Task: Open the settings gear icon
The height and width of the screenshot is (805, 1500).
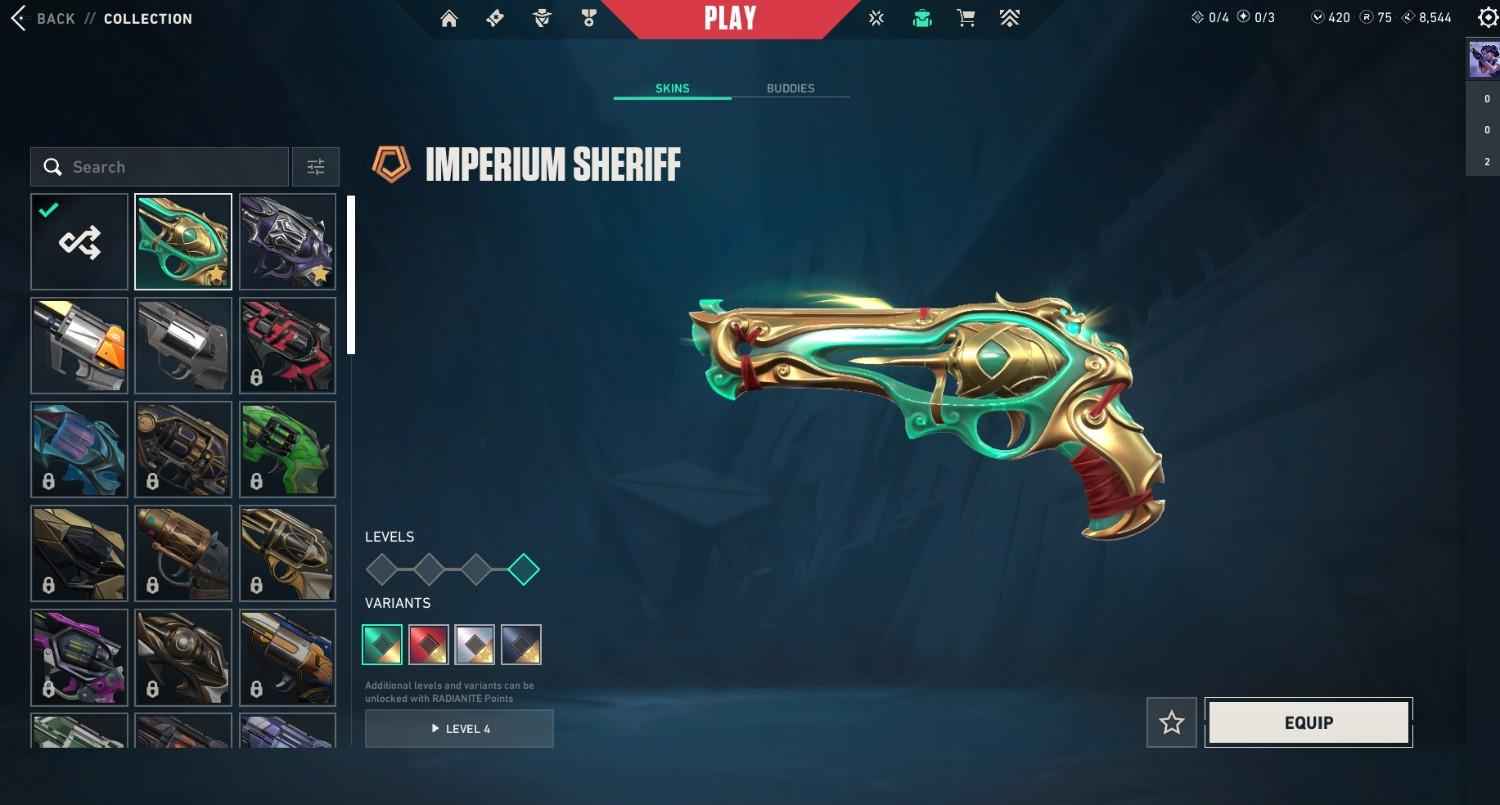Action: pyautogui.click(x=1487, y=18)
